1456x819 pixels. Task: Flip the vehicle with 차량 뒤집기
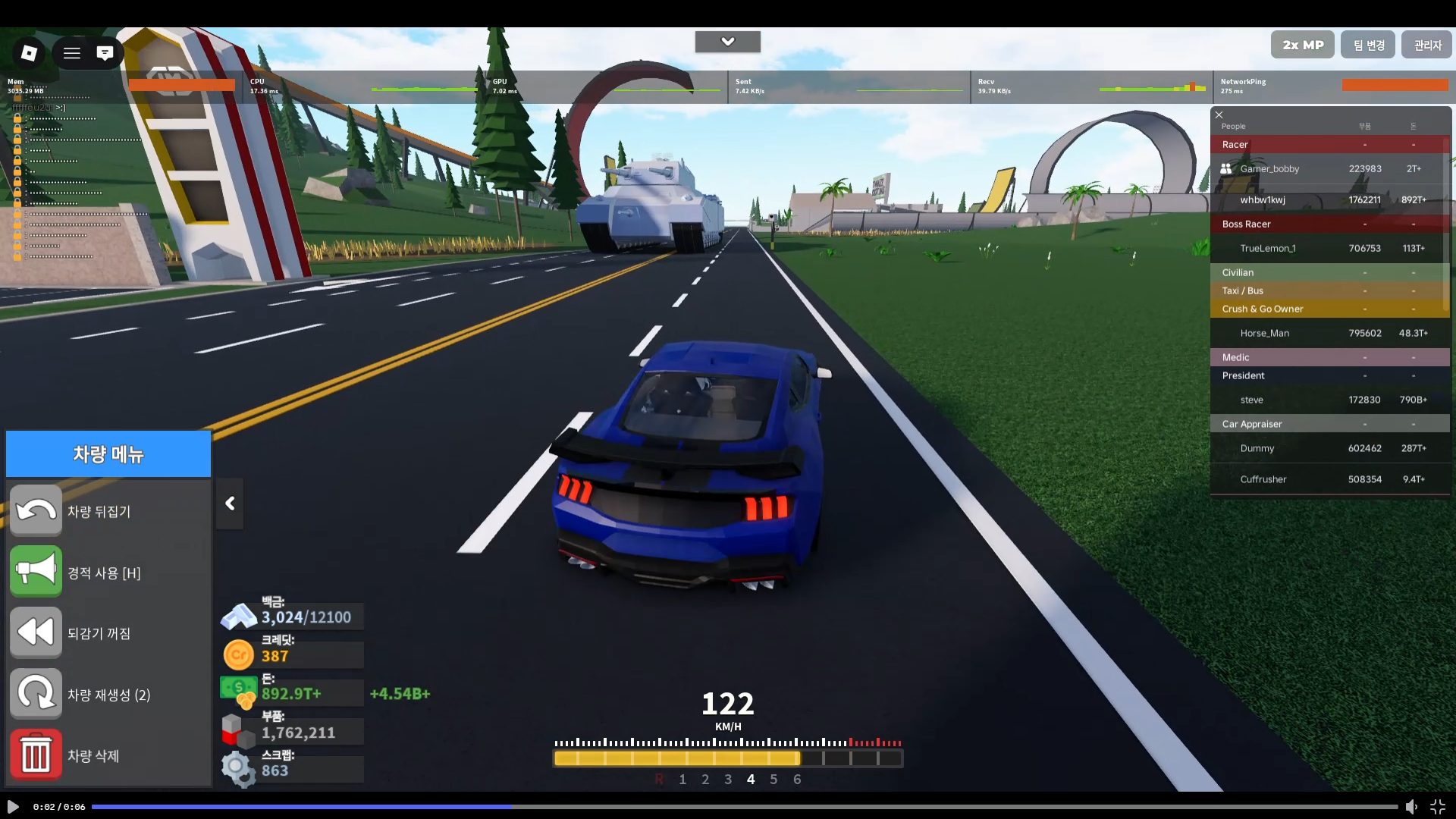(x=36, y=511)
